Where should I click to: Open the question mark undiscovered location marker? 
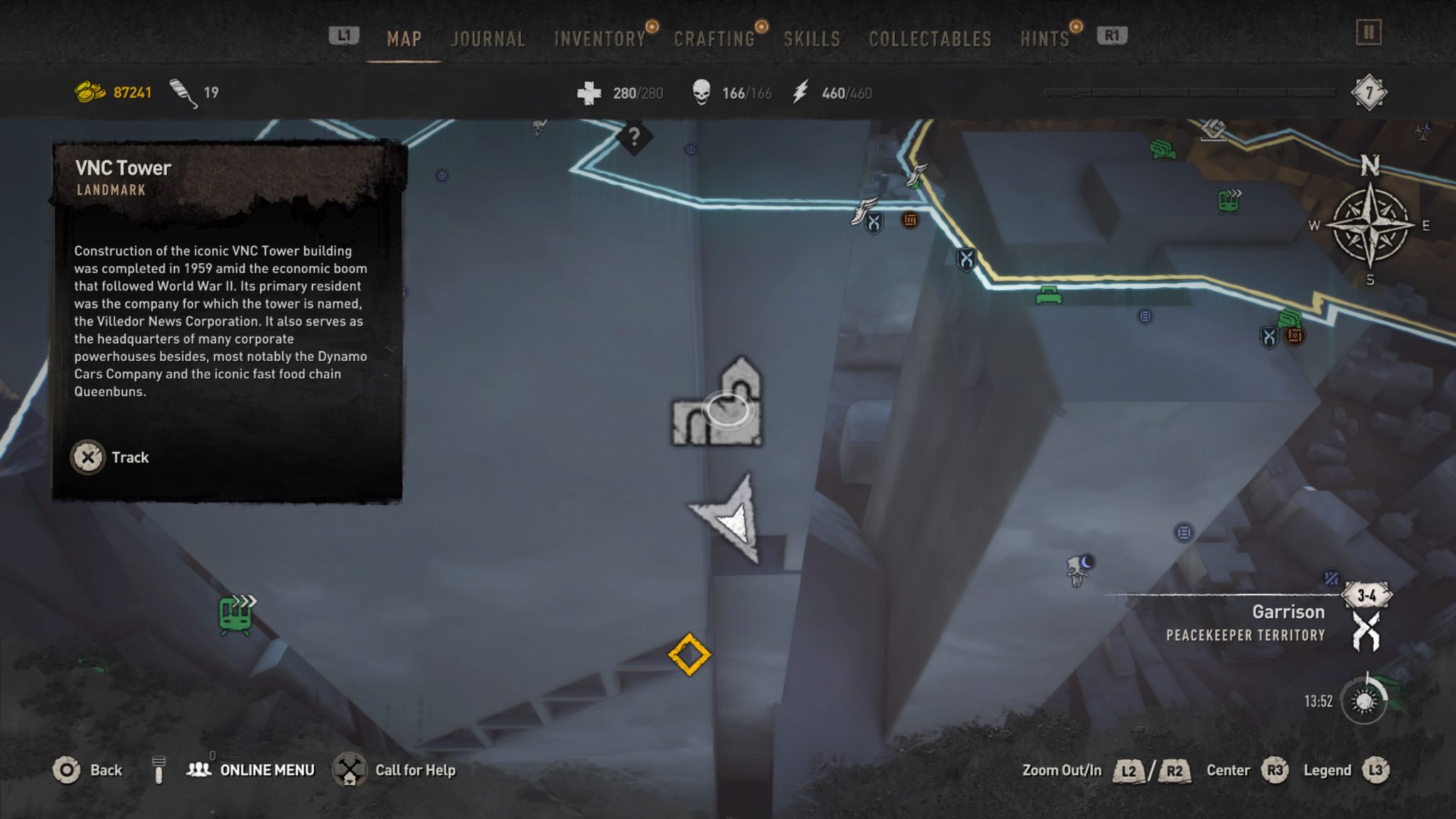[635, 135]
